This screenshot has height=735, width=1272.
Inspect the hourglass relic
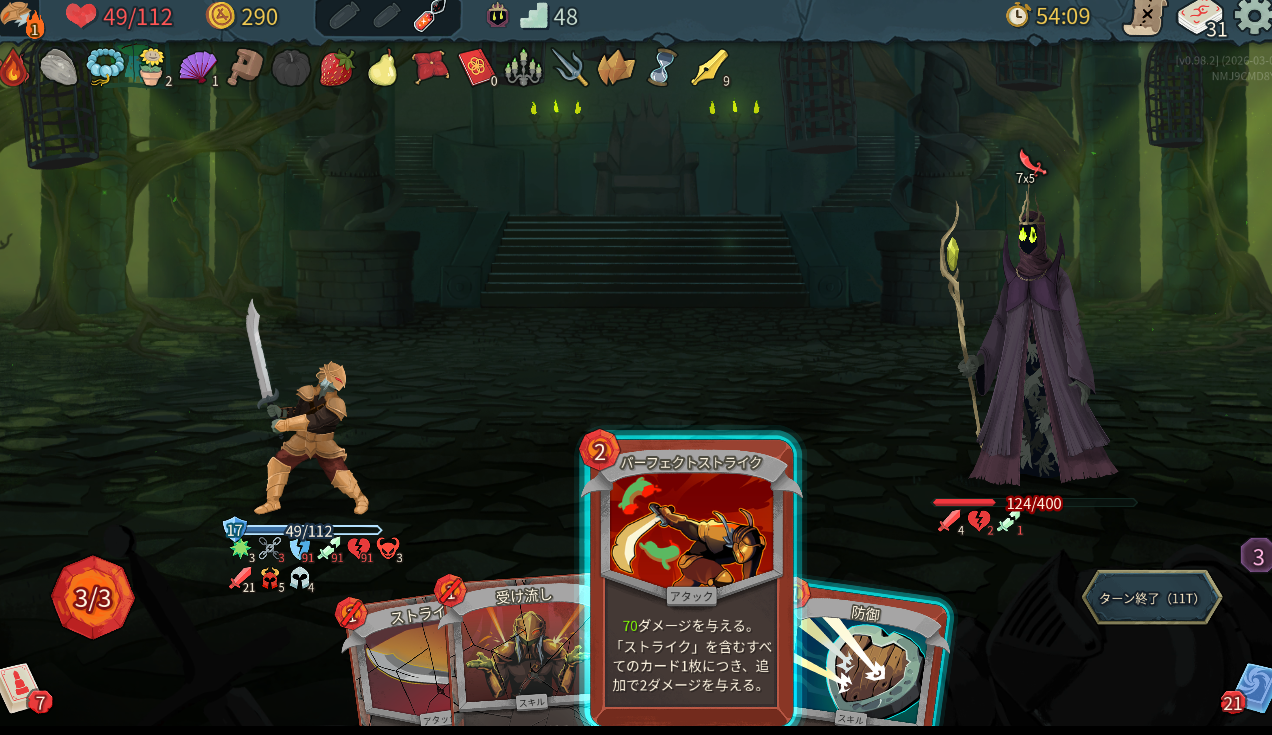click(x=661, y=67)
